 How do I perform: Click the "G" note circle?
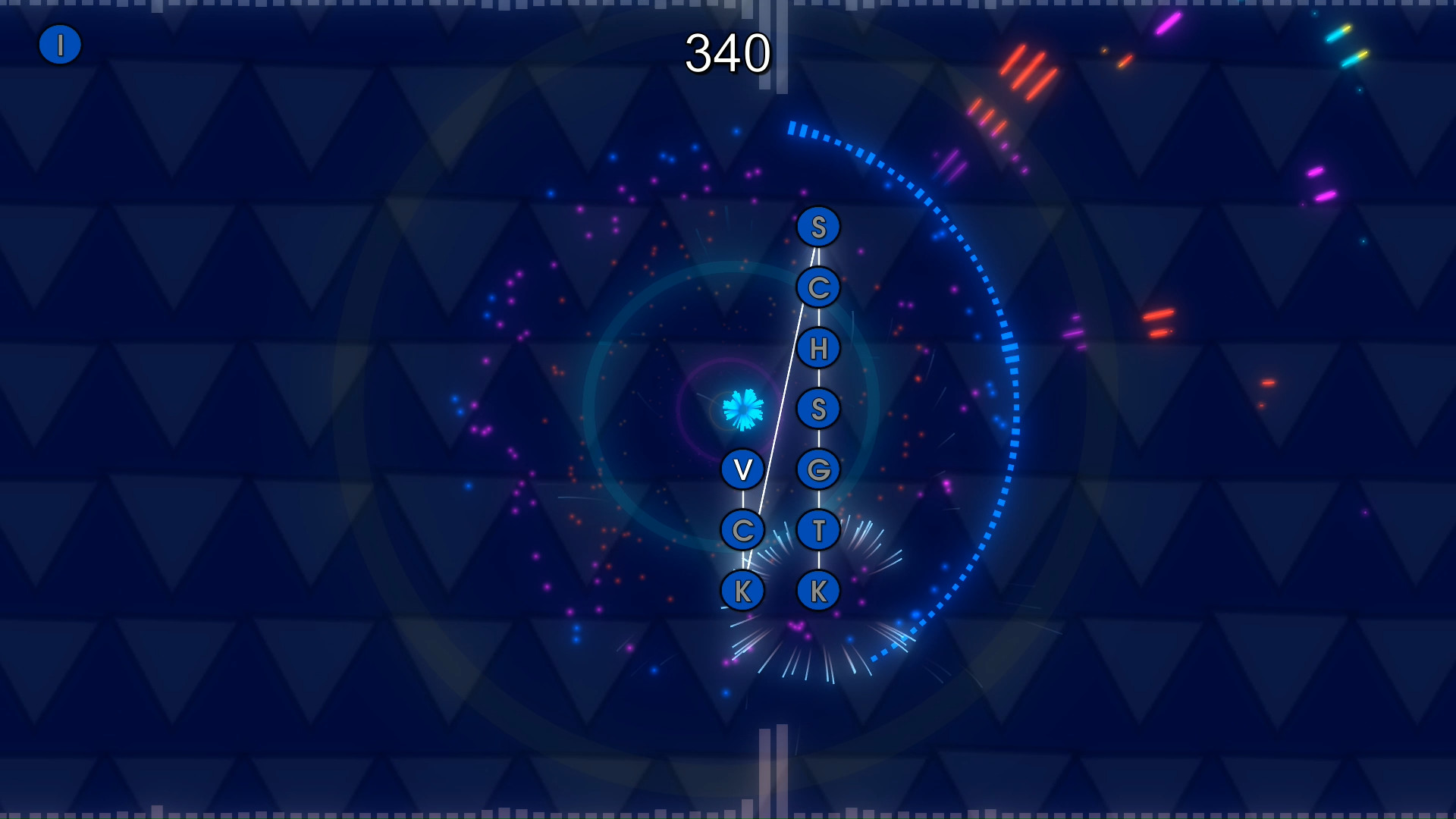(817, 469)
